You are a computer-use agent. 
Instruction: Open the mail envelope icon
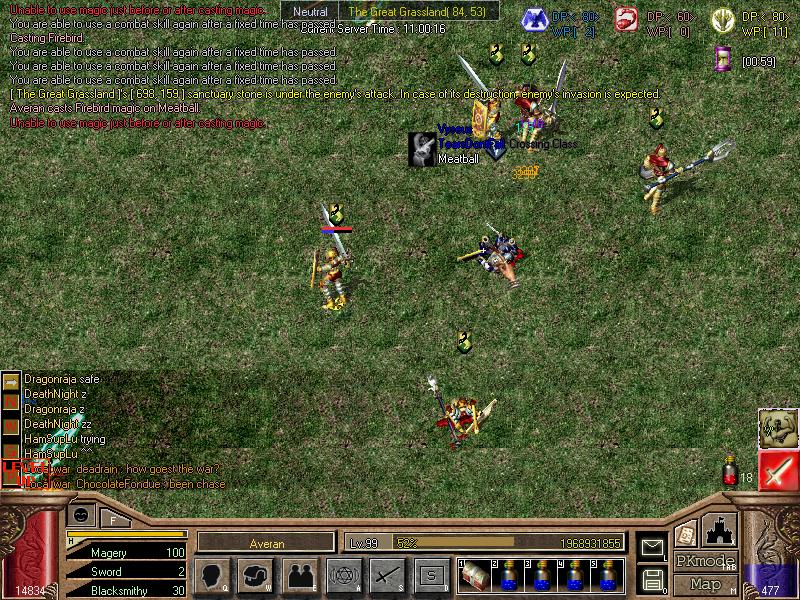653,547
